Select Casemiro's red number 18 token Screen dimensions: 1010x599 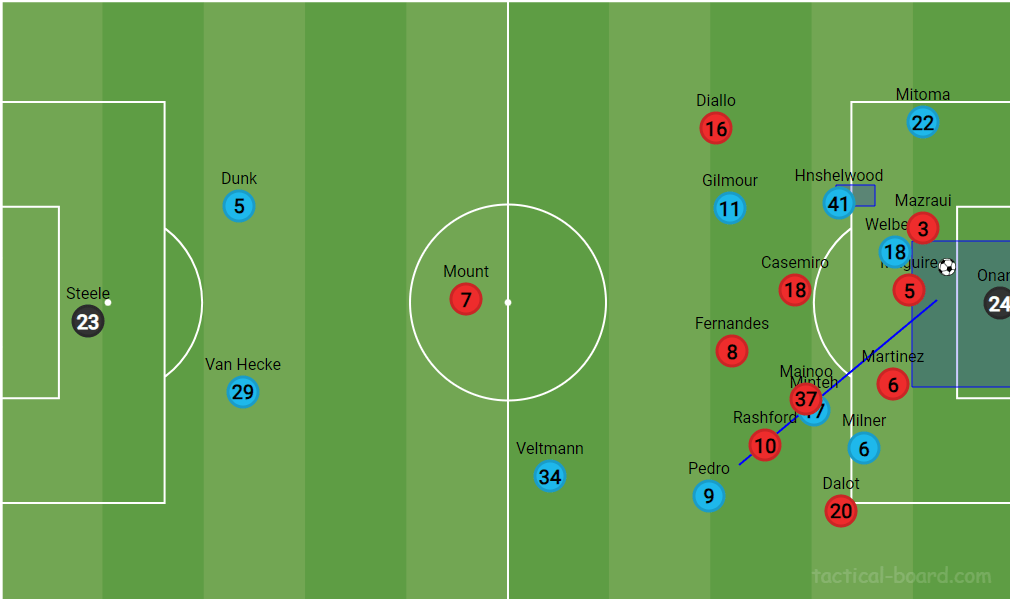point(795,291)
